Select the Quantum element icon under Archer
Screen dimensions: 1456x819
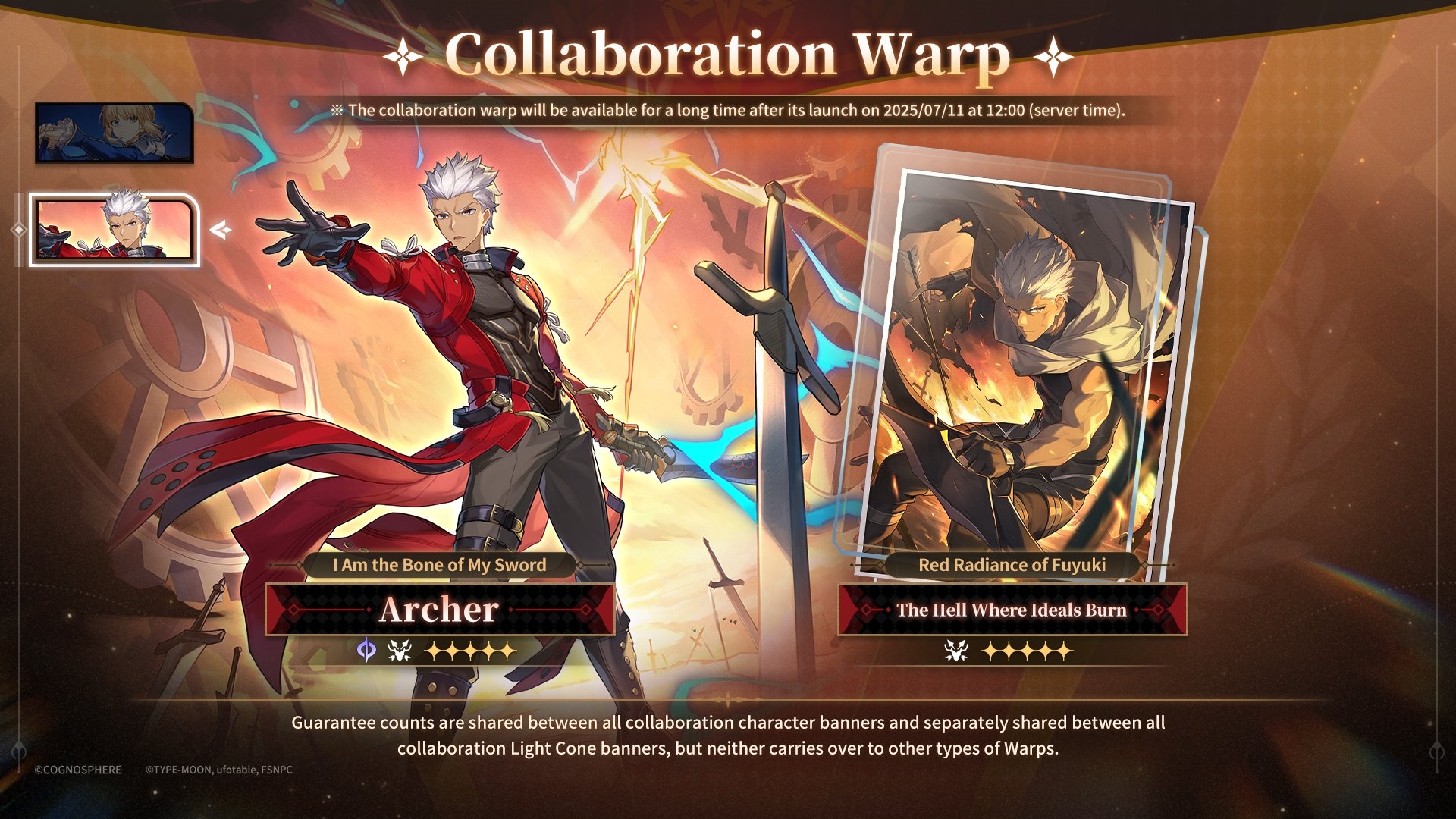point(367,650)
